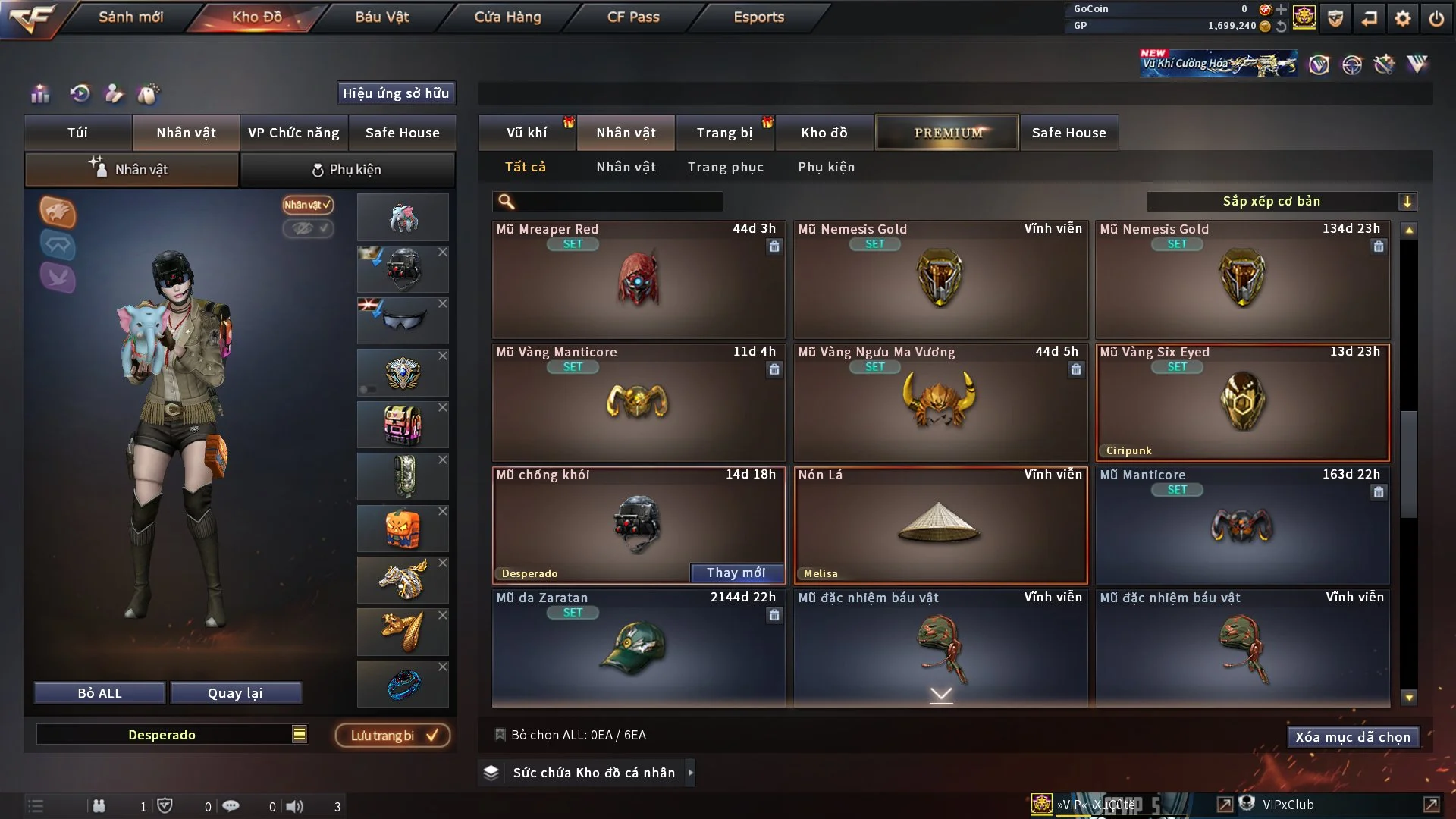Select the Mũ Mreaper Red item
The width and height of the screenshot is (1456, 819).
coord(638,279)
